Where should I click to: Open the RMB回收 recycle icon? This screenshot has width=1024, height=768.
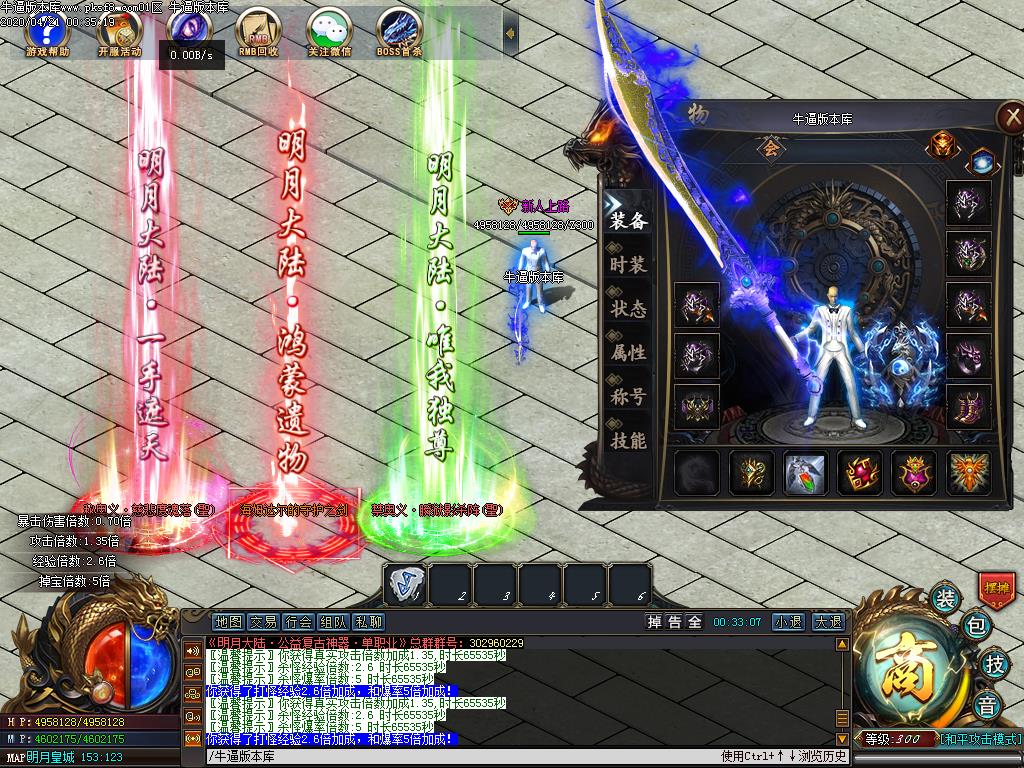pos(258,32)
